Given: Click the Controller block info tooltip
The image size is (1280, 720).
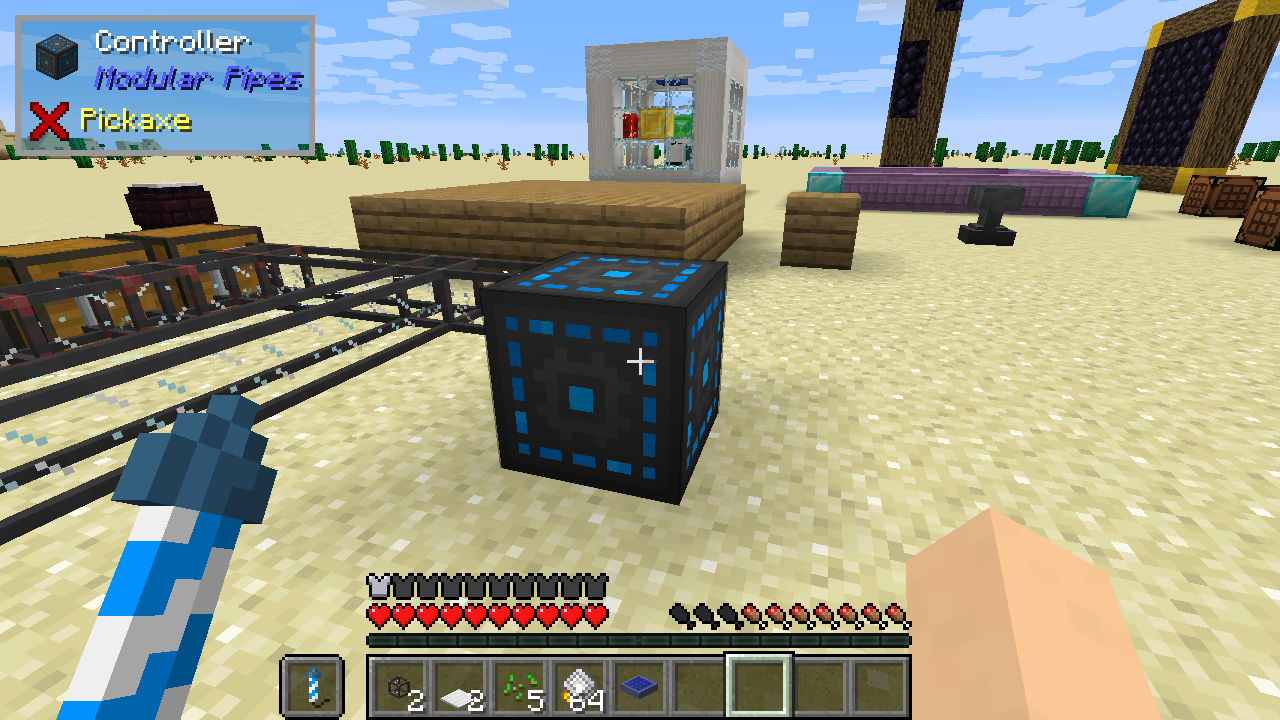Looking at the screenshot, I should click(166, 85).
